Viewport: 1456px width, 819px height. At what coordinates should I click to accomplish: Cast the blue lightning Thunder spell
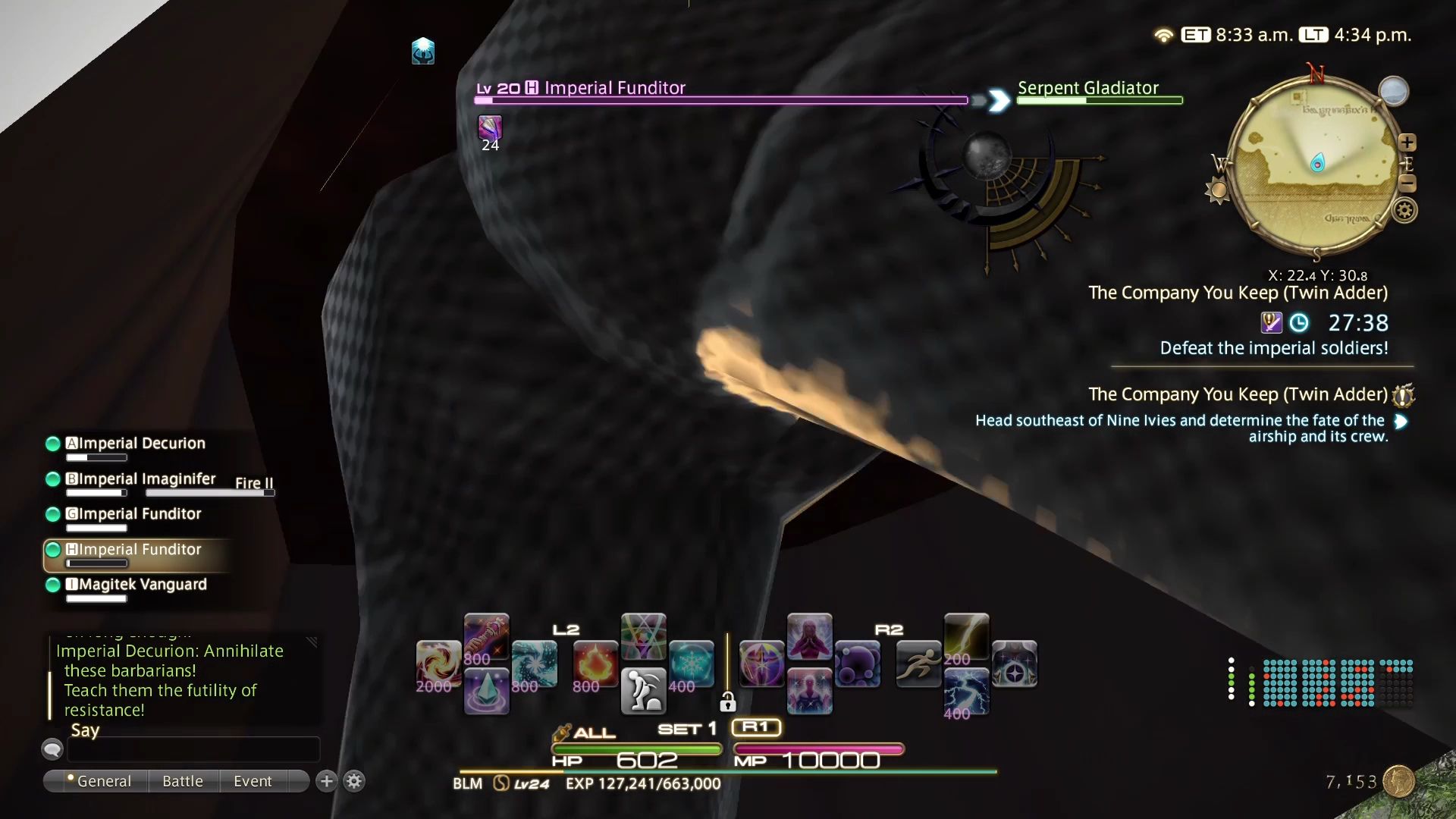click(x=966, y=691)
